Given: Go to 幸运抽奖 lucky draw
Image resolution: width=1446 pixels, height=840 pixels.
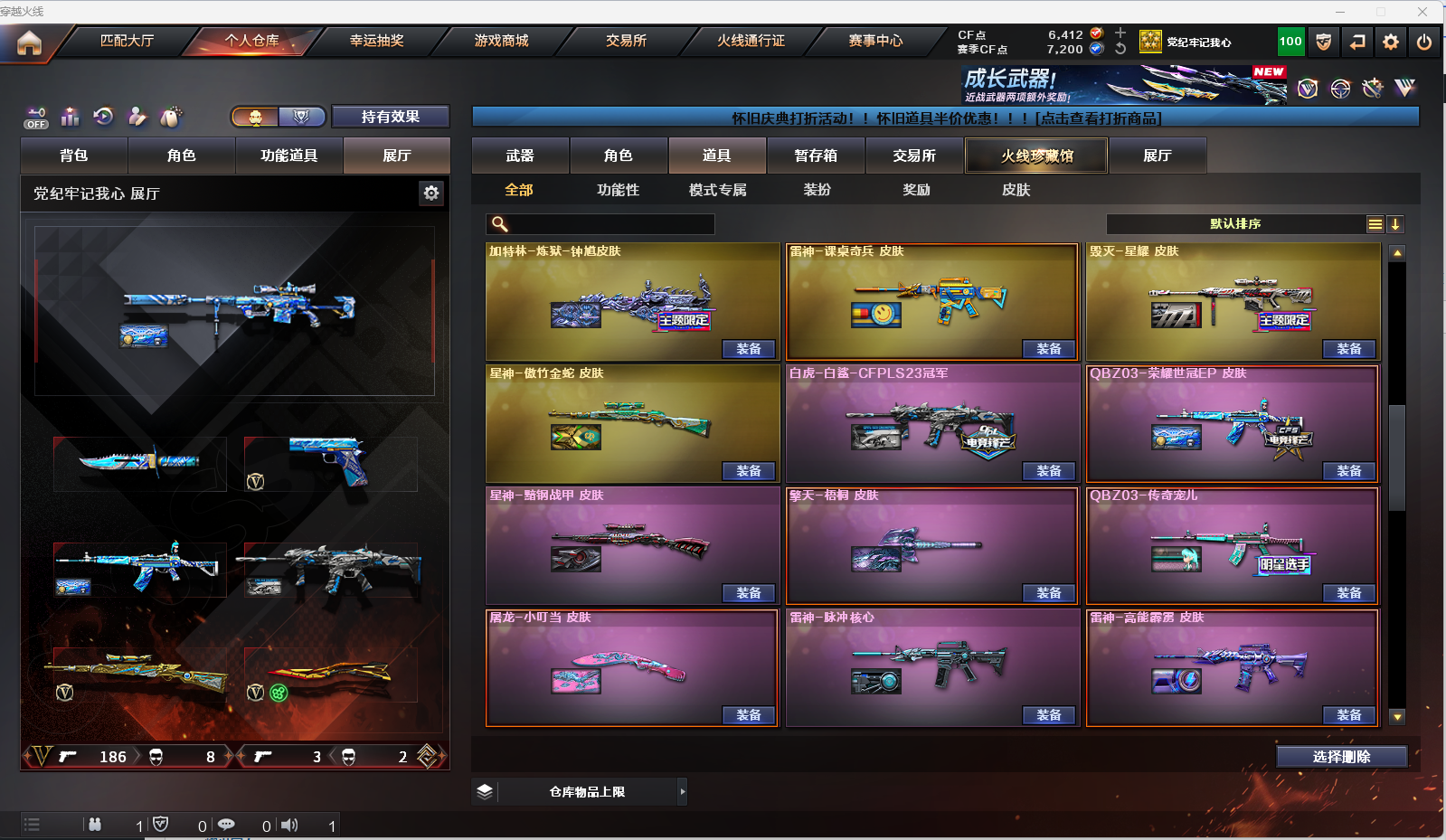Looking at the screenshot, I should click(x=376, y=41).
